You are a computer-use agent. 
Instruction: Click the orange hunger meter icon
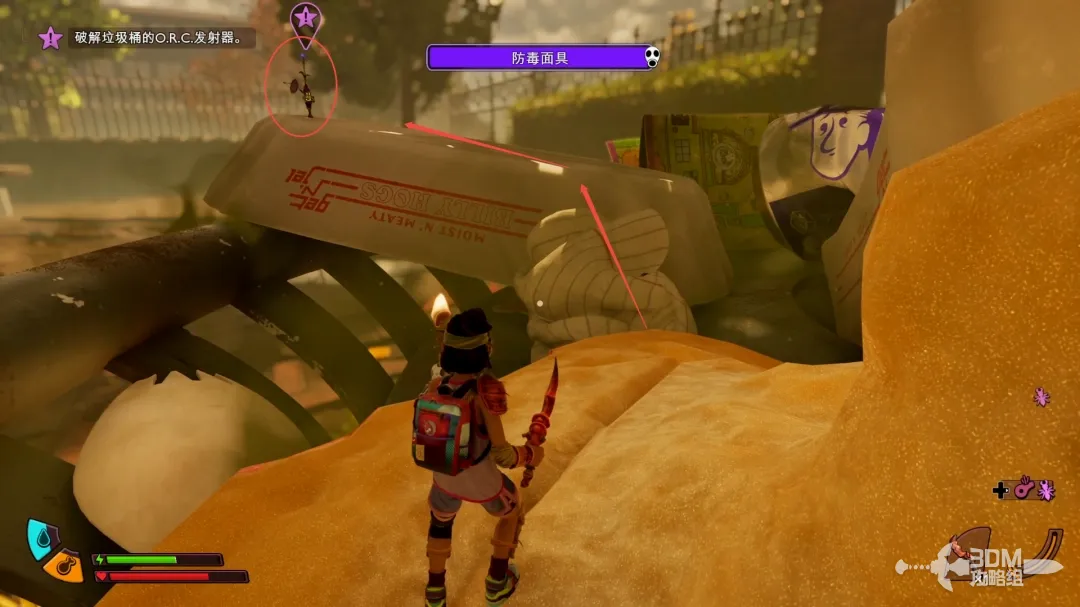tap(61, 566)
